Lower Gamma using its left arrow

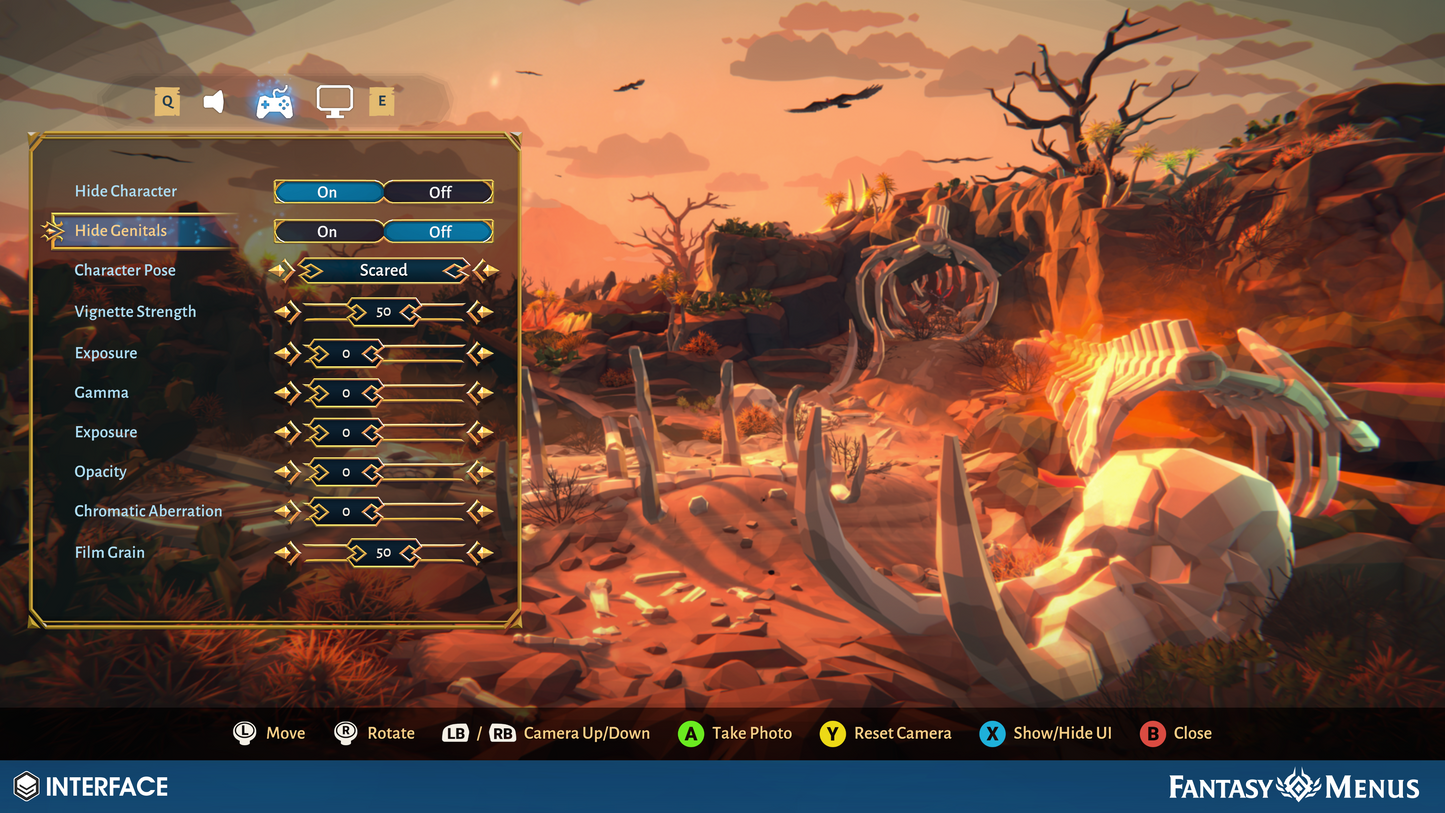pyautogui.click(x=286, y=393)
